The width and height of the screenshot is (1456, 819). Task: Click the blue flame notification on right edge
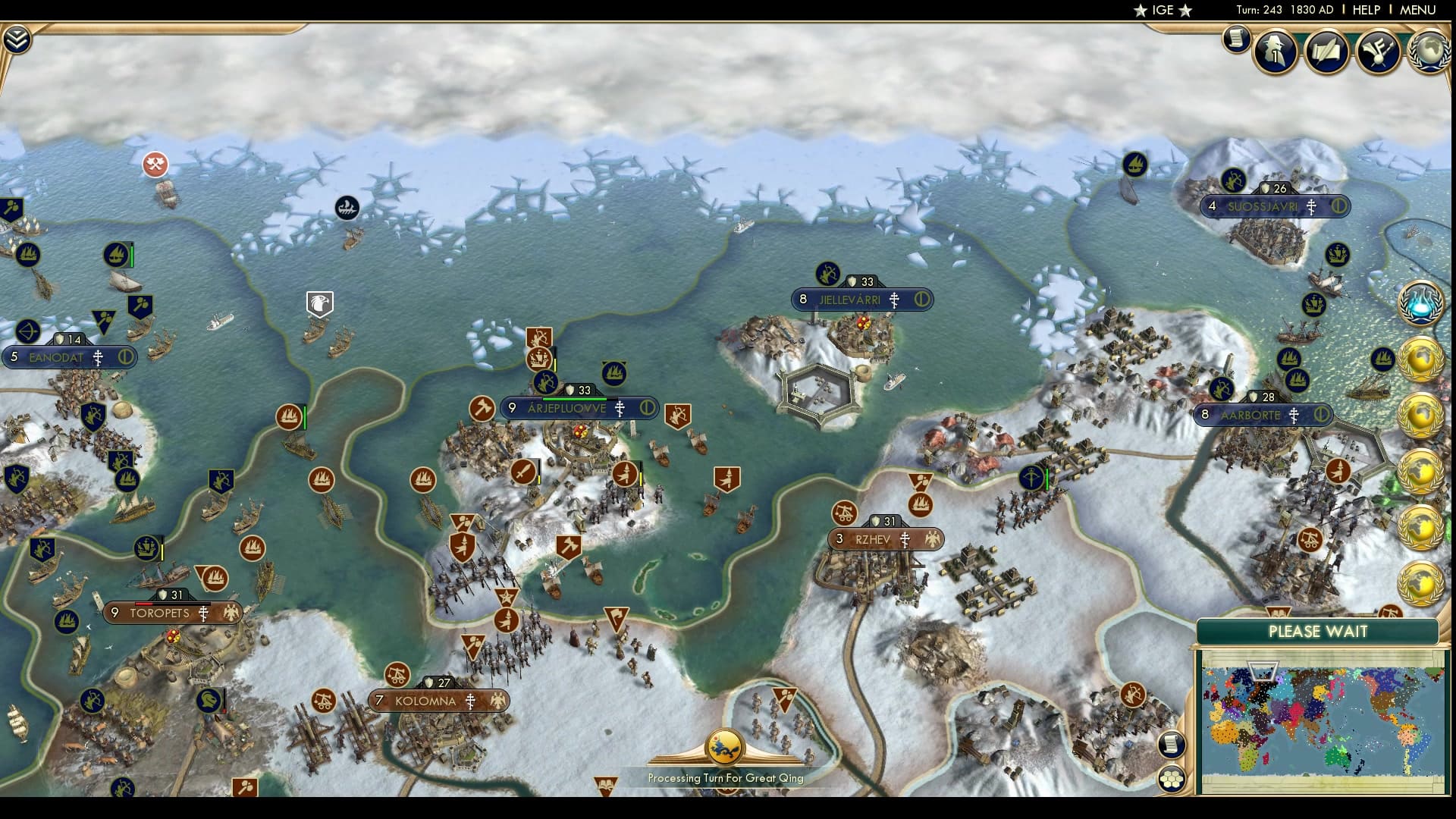[x=1421, y=303]
